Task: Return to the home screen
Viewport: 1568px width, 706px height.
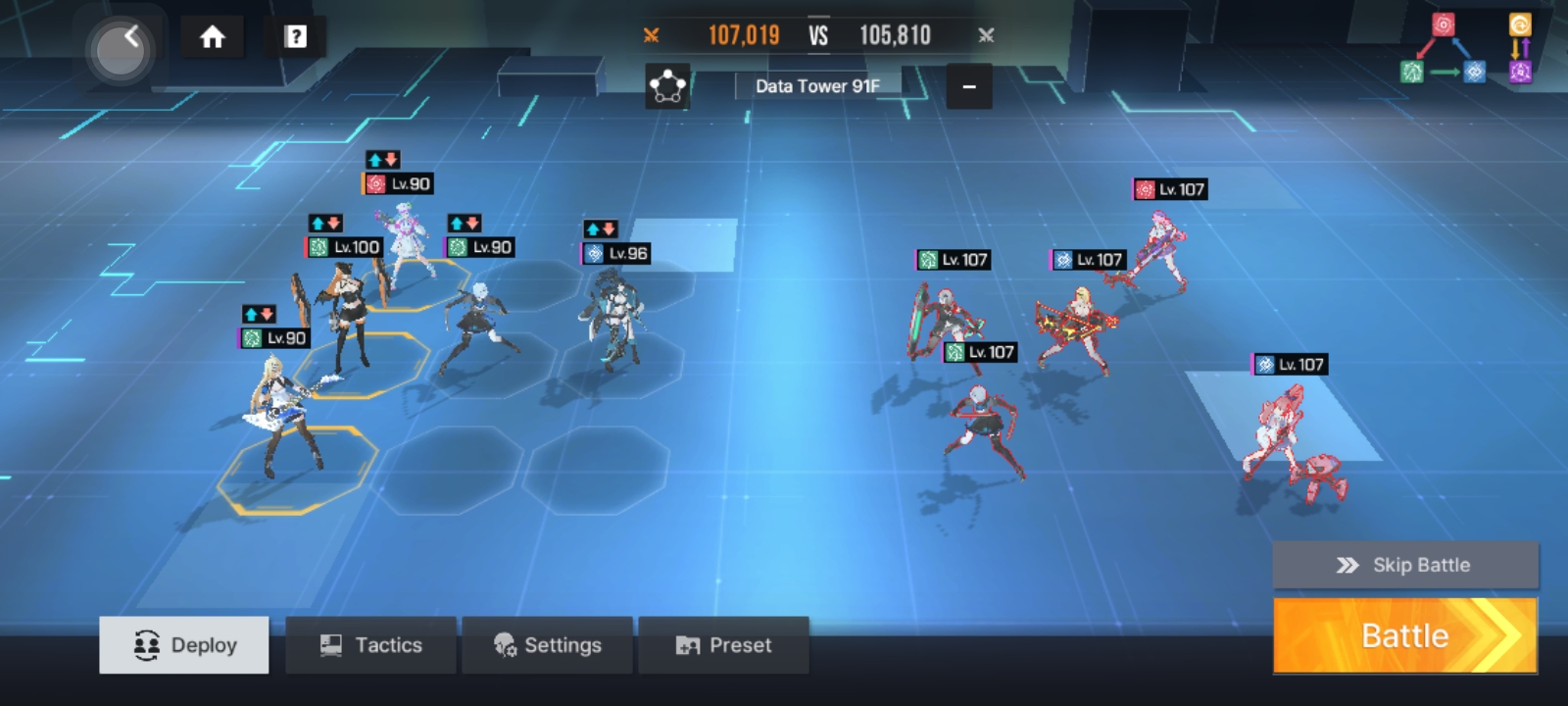Action: [x=212, y=37]
